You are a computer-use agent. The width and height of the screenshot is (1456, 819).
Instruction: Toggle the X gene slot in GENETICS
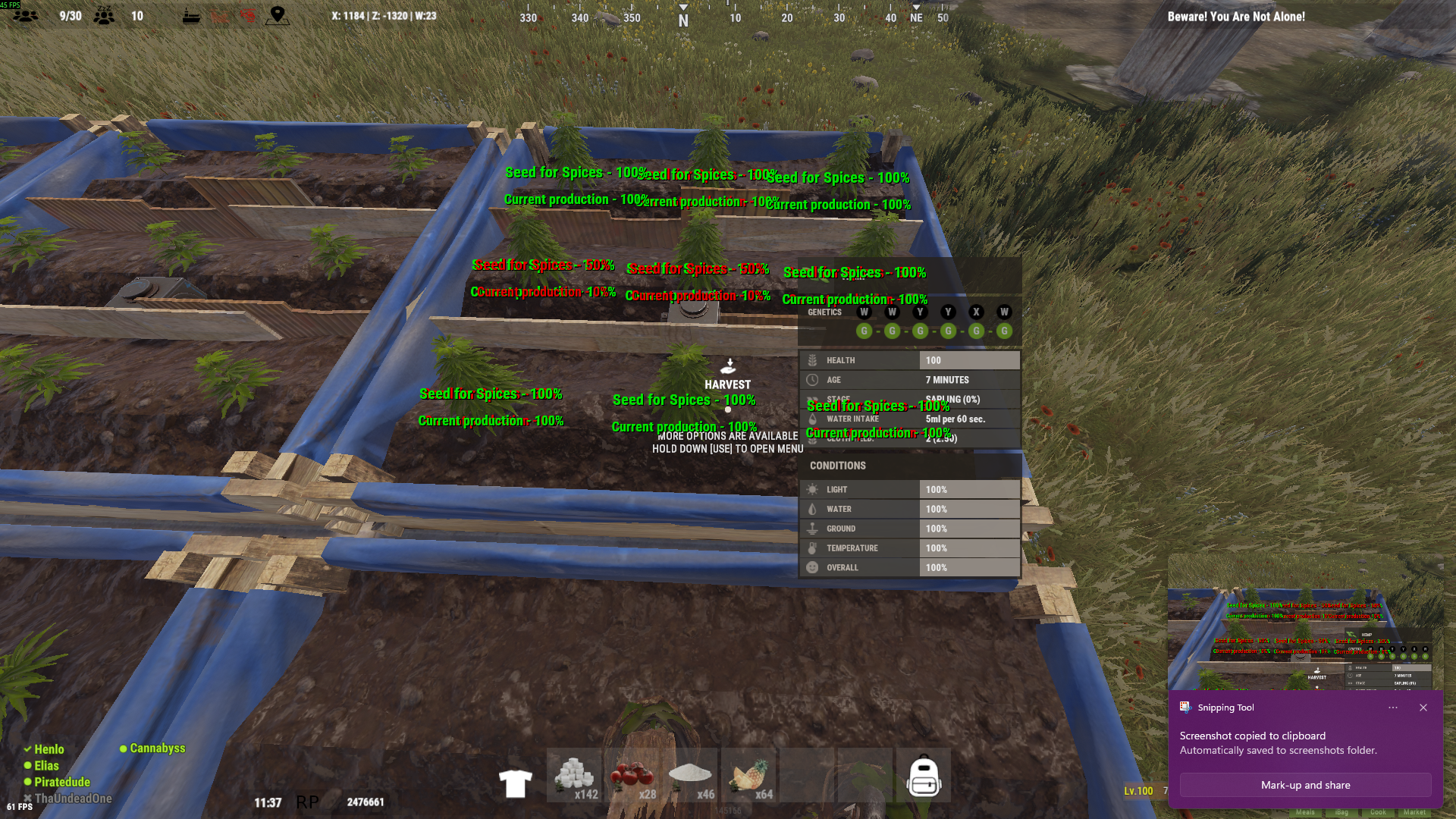click(976, 312)
